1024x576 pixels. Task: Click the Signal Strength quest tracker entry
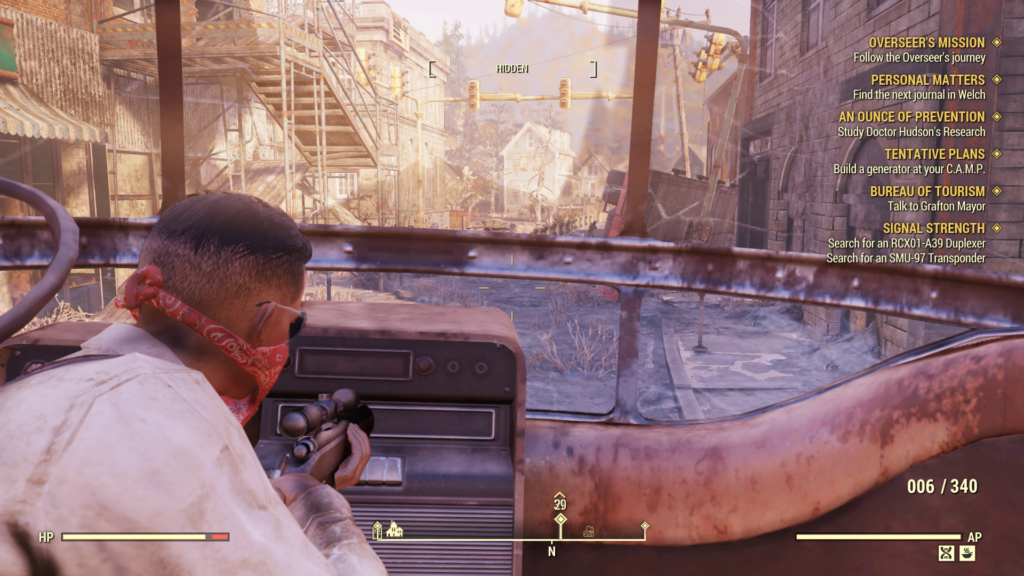(927, 228)
